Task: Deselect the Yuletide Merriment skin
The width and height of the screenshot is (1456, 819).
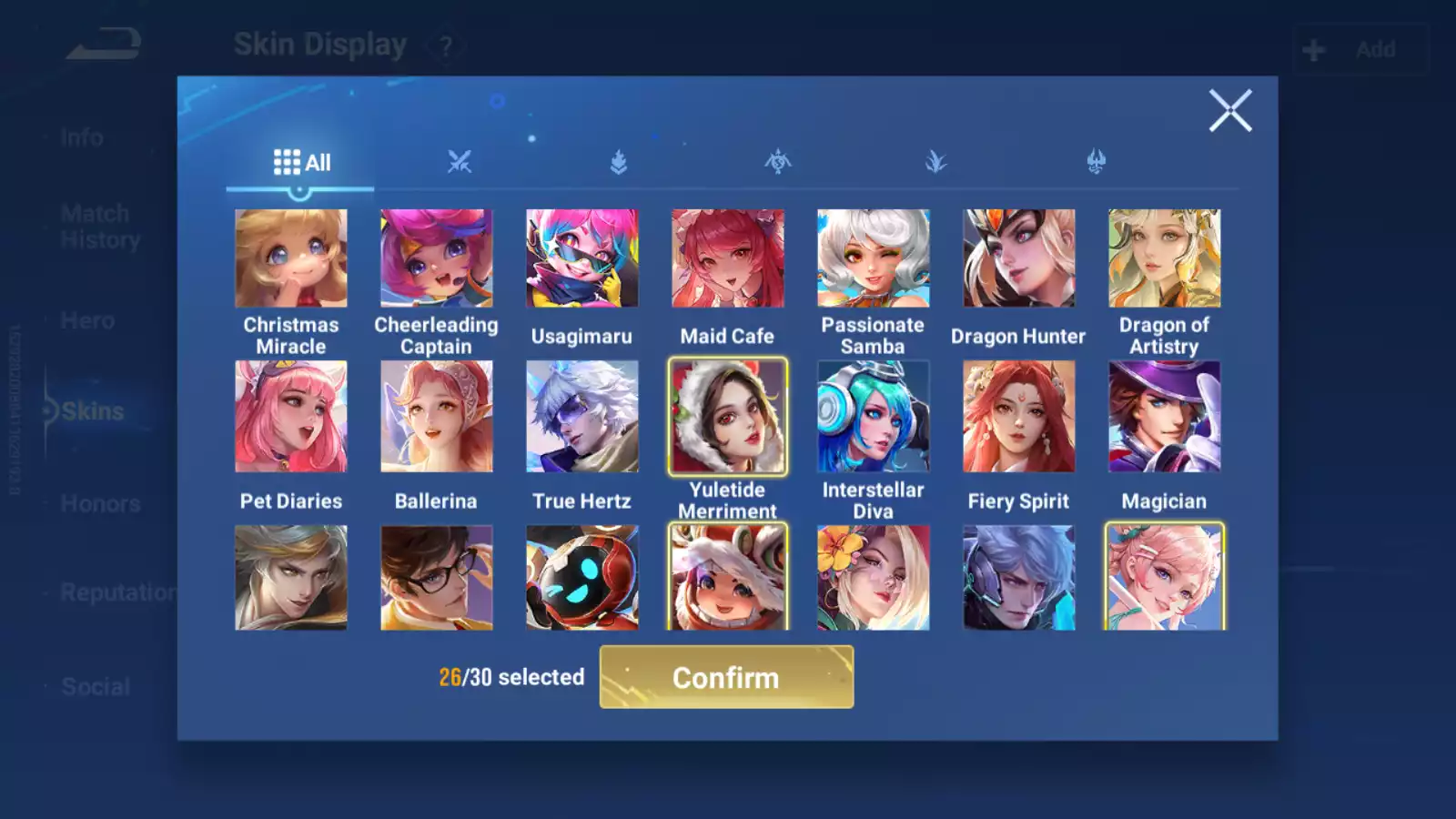Action: coord(727,418)
